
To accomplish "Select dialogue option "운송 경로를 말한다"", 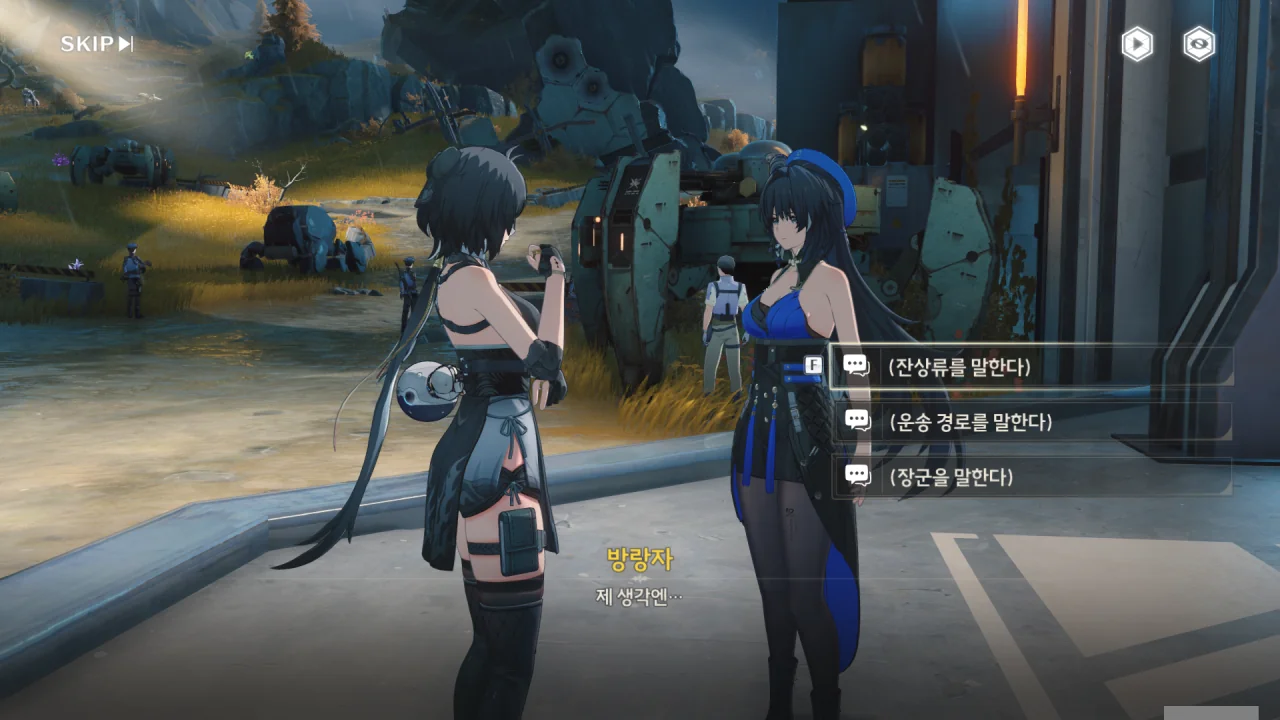I will (1030, 422).
